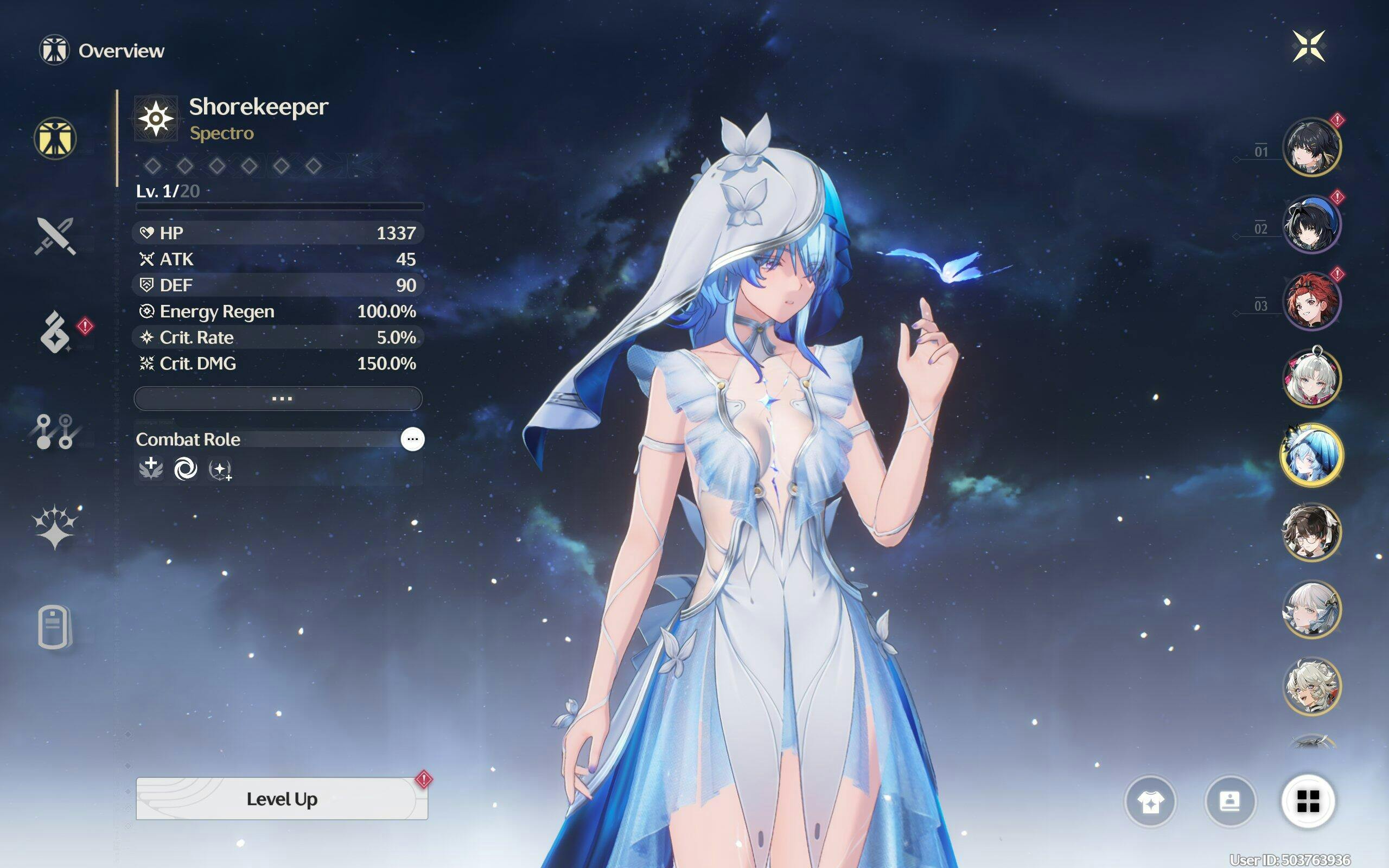Viewport: 1389px width, 868px height.
Task: Pick the white-haired character with pink bows
Action: [x=1311, y=378]
